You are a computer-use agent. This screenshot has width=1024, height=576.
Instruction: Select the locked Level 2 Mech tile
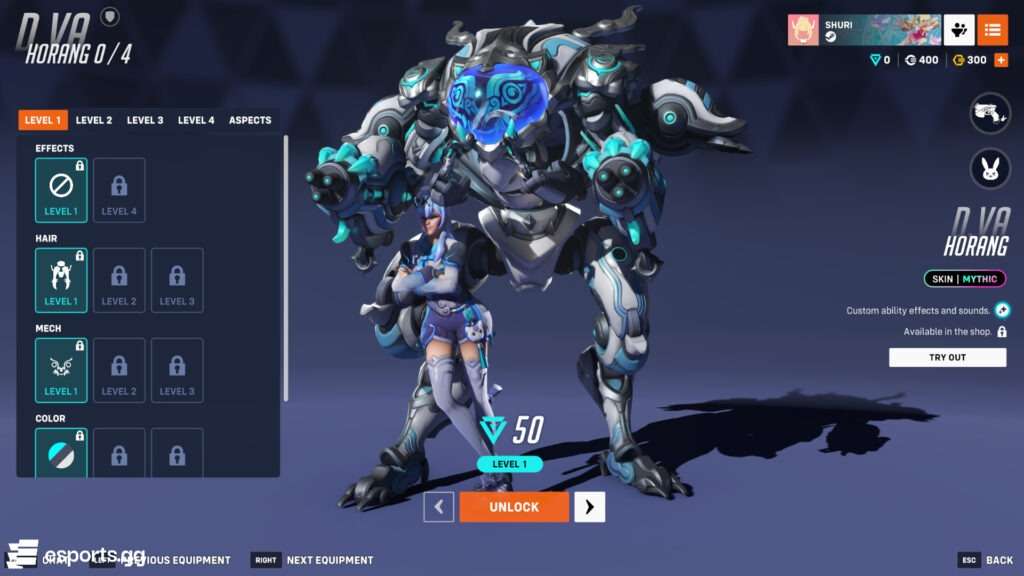pyautogui.click(x=119, y=370)
